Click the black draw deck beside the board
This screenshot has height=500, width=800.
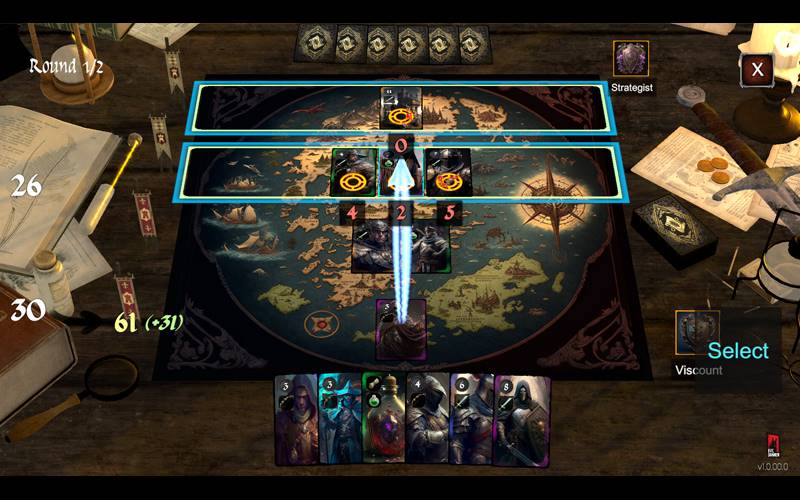coord(677,229)
